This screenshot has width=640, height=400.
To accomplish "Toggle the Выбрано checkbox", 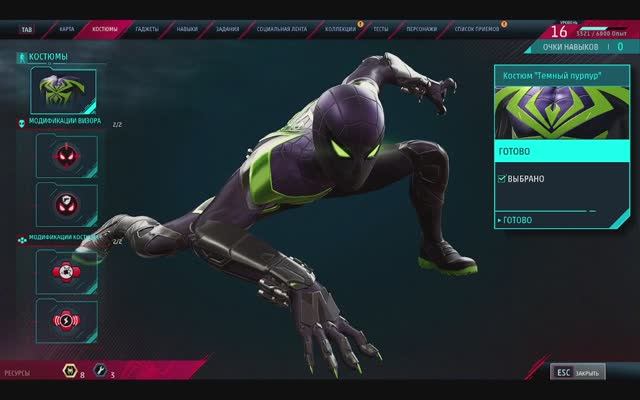I will click(502, 178).
